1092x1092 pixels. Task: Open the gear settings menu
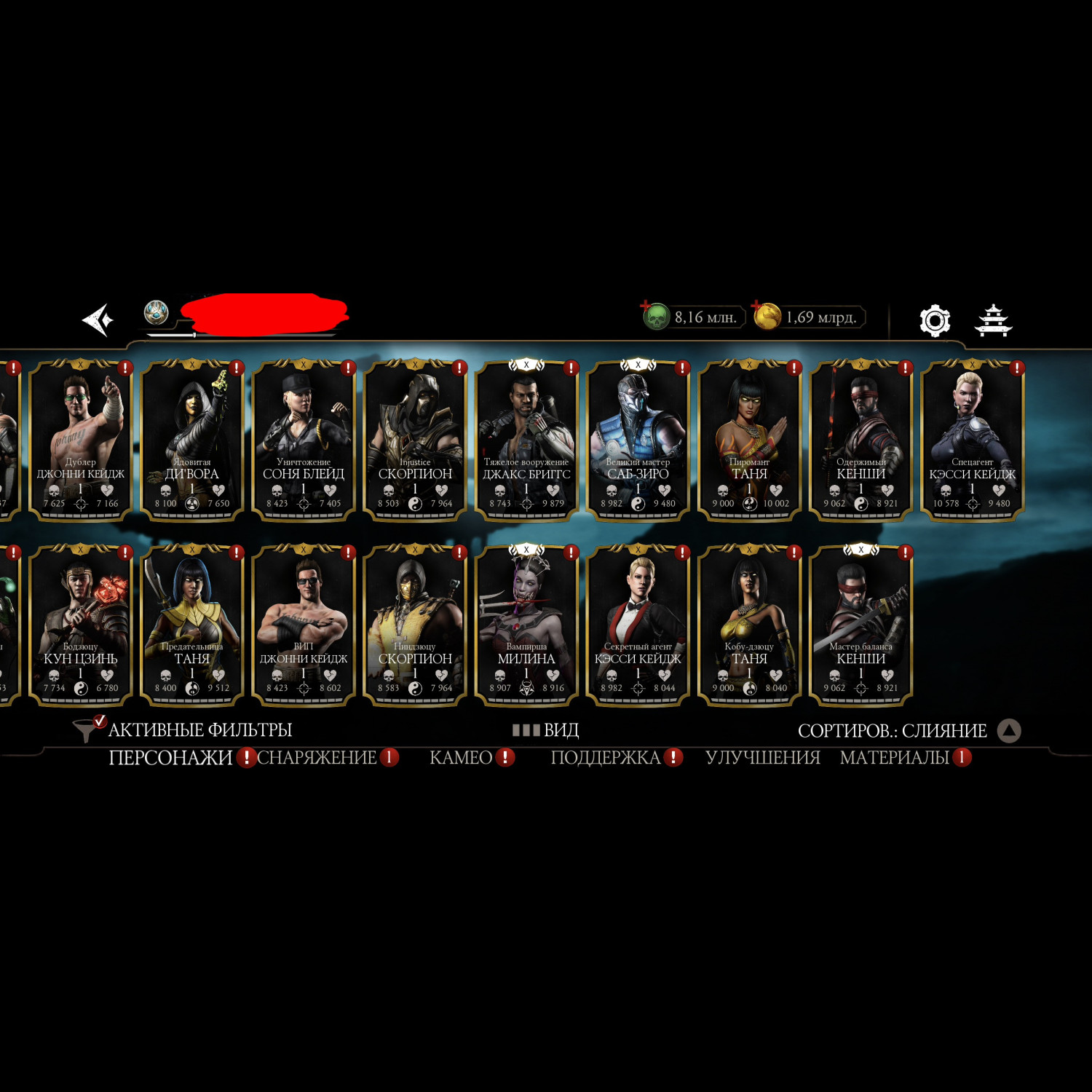click(935, 320)
